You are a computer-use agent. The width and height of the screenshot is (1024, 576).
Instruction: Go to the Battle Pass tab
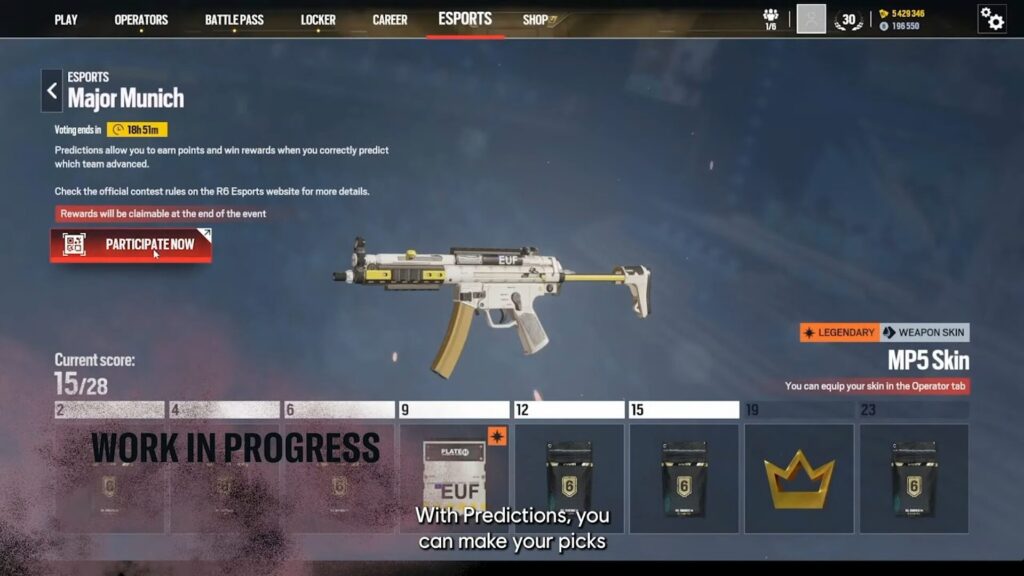pyautogui.click(x=234, y=20)
